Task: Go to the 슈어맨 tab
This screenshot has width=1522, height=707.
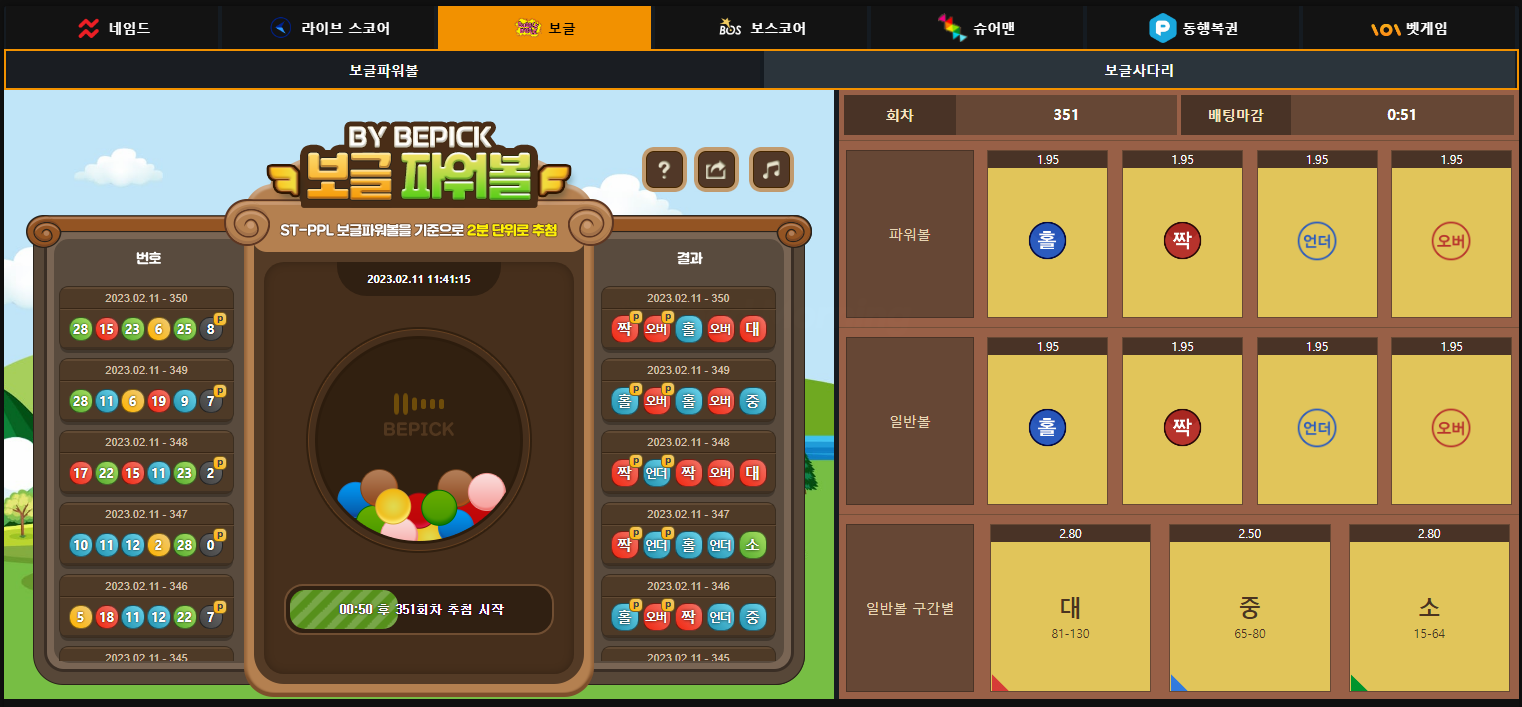Action: [977, 28]
